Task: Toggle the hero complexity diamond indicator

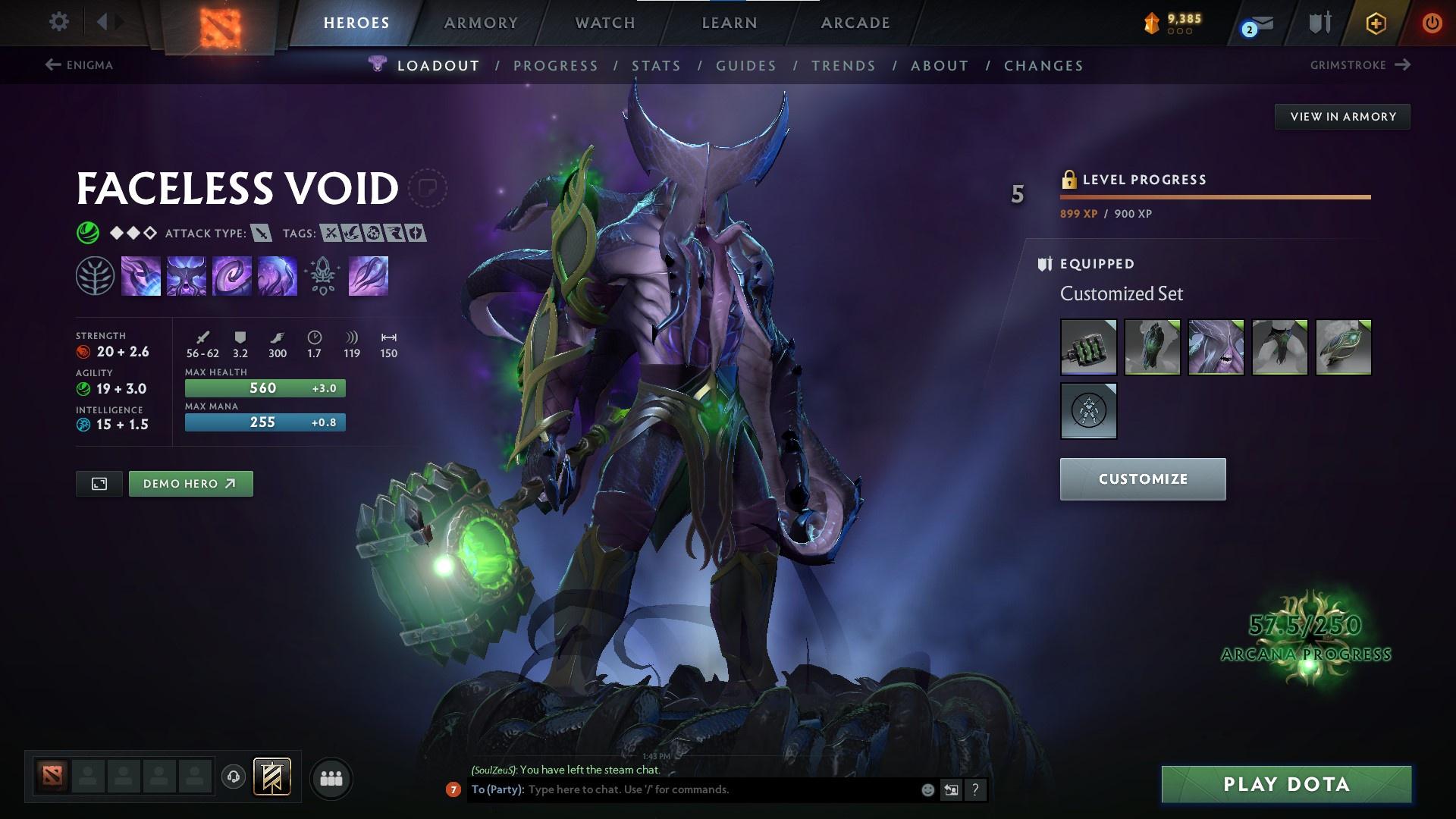Action: [132, 234]
